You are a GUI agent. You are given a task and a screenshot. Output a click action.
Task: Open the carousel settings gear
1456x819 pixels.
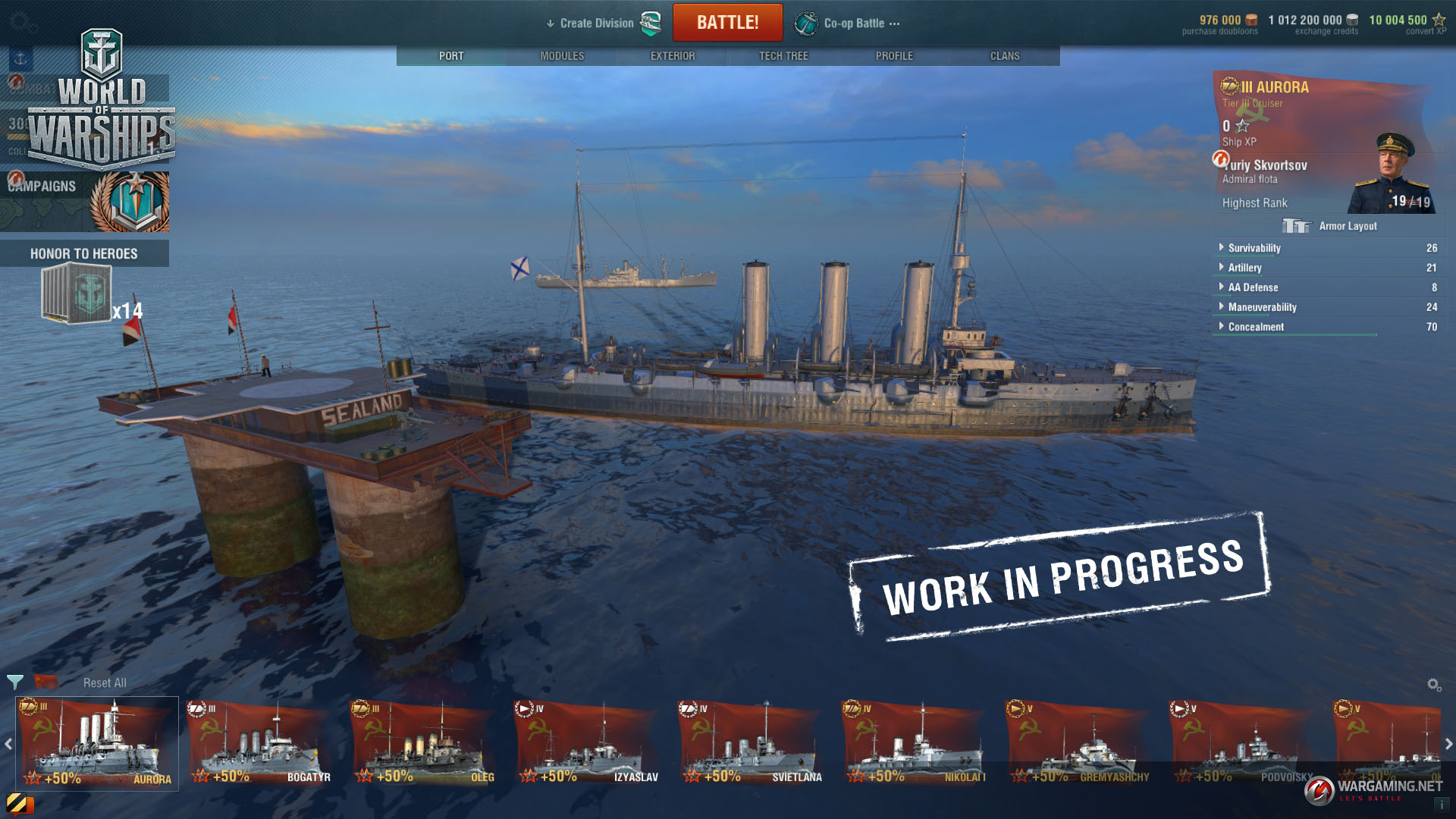coord(1434,685)
